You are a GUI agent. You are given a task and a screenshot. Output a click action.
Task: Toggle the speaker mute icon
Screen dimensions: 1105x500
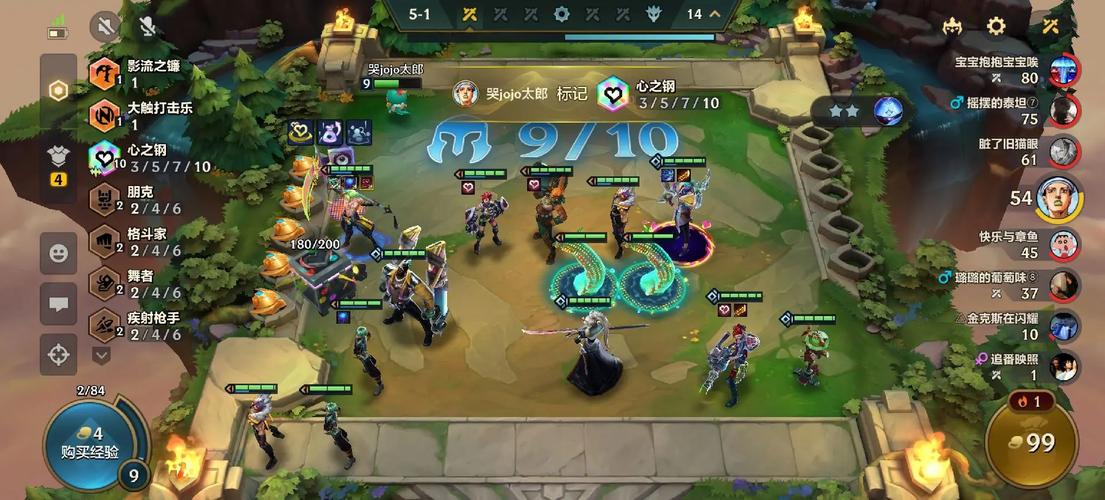105,26
